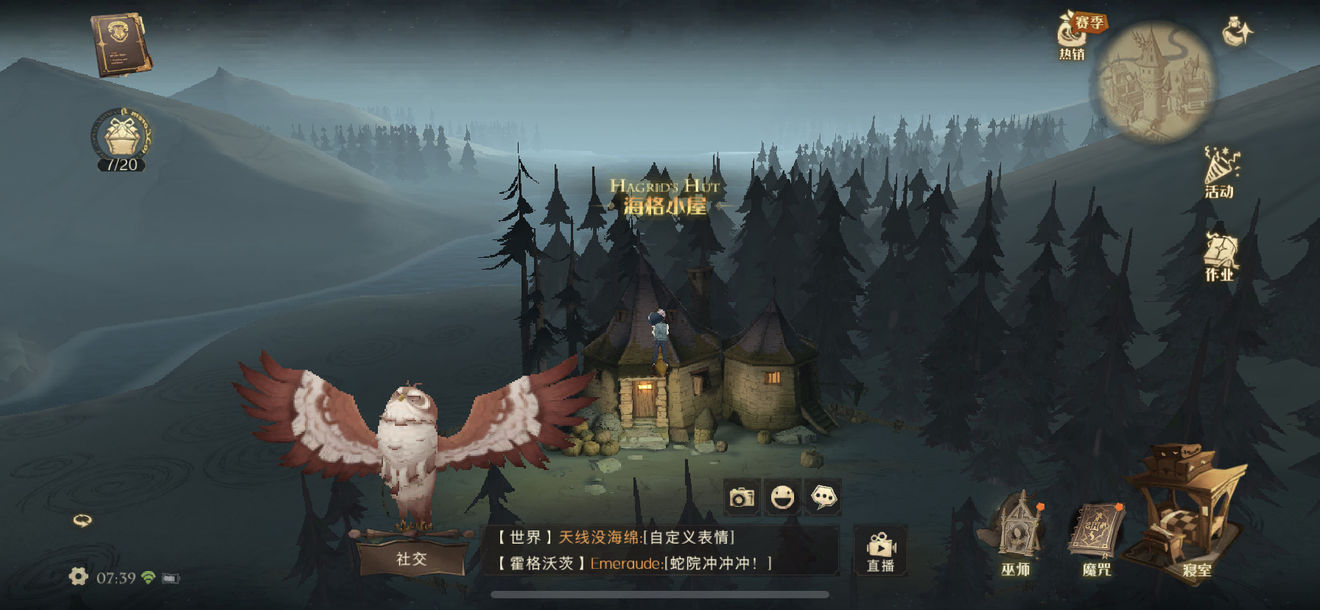The width and height of the screenshot is (1320, 610).
Task: Tap the potion flask icon
Action: pyautogui.click(x=1238, y=32)
